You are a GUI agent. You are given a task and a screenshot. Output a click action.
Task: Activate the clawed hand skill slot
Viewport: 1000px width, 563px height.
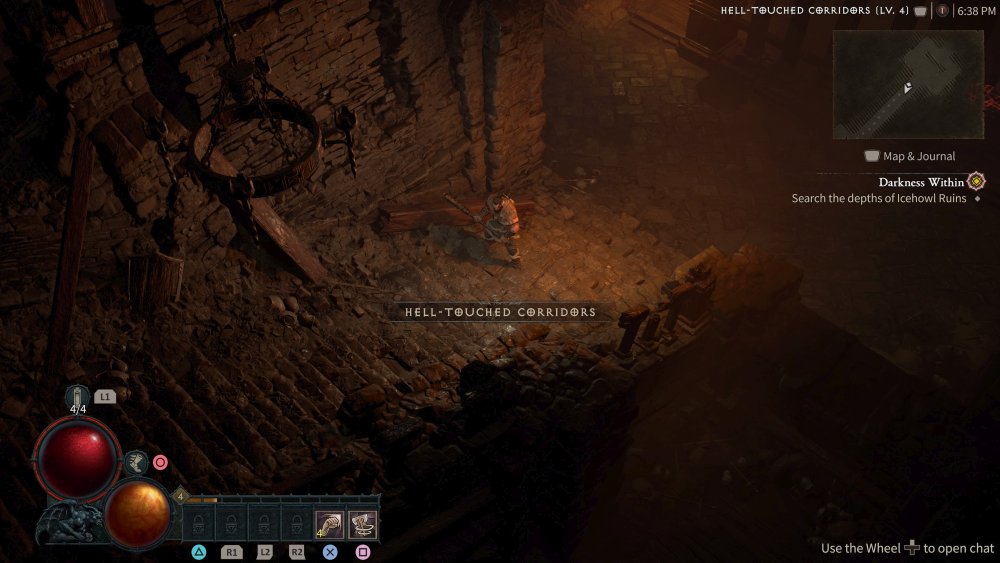(329, 523)
